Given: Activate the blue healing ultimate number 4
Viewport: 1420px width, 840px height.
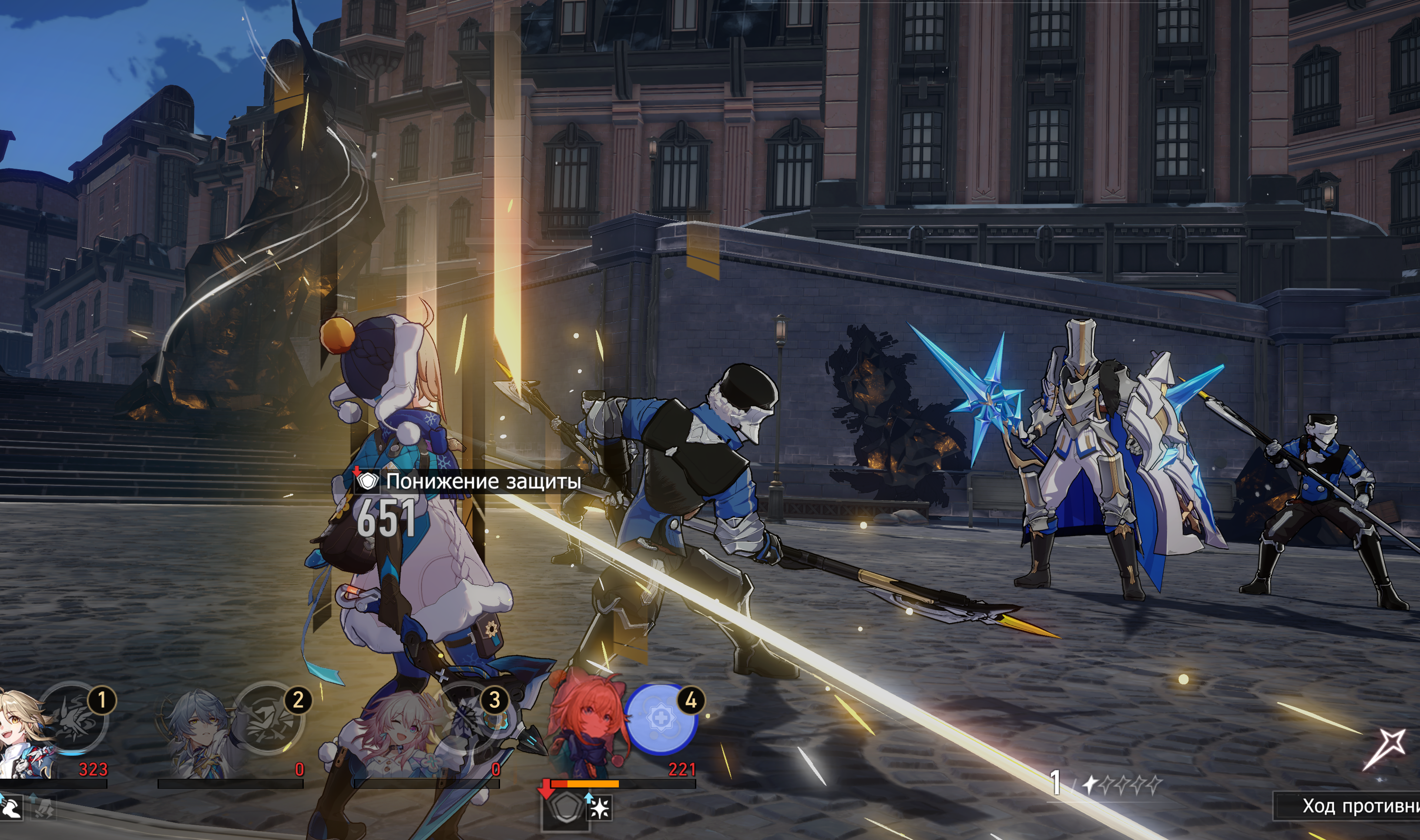Looking at the screenshot, I should point(661,718).
